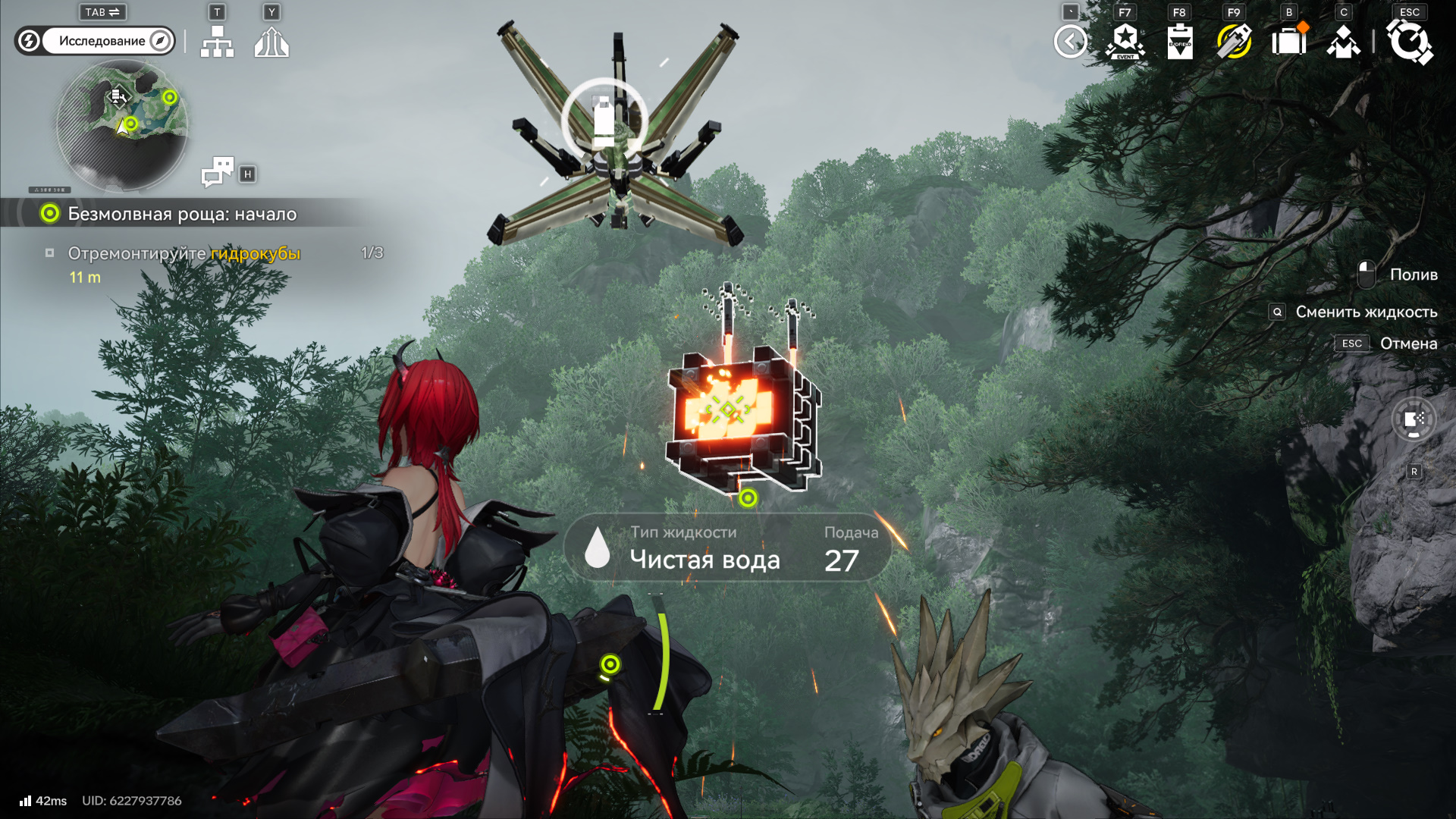Click the Отремонтируйте гидрокубы objective line

point(184,253)
